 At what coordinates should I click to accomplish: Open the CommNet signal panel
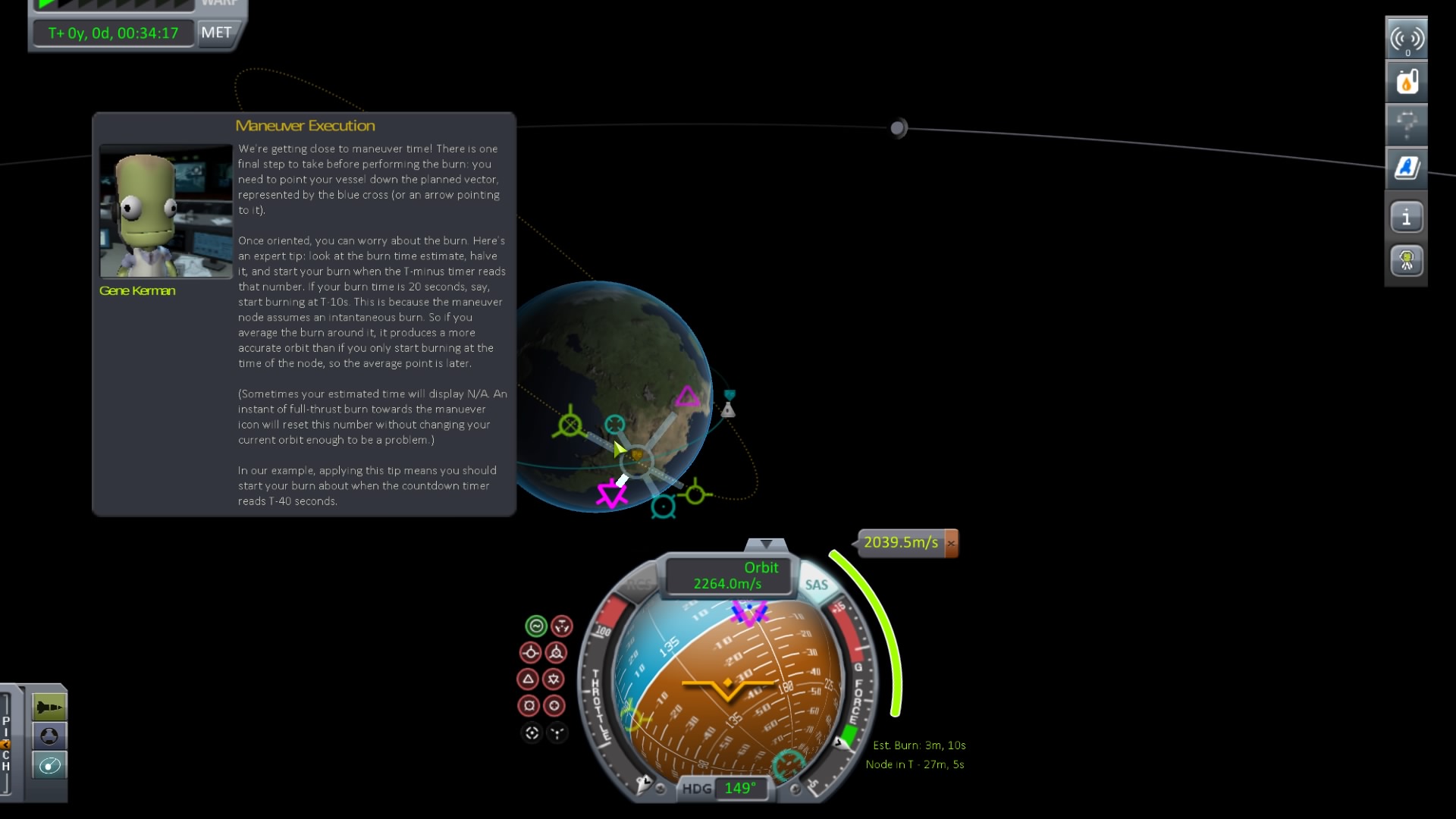tap(1407, 36)
